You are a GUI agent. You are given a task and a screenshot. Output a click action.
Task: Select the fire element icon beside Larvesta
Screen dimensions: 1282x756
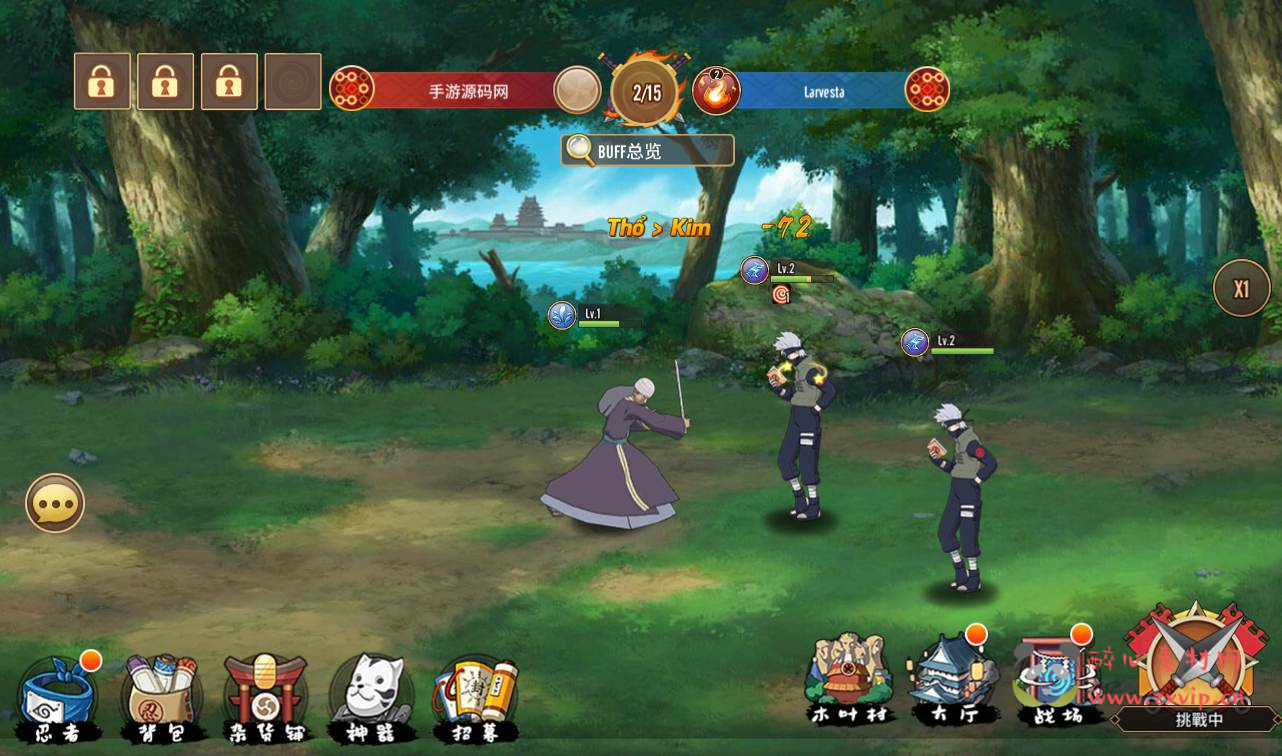[716, 92]
